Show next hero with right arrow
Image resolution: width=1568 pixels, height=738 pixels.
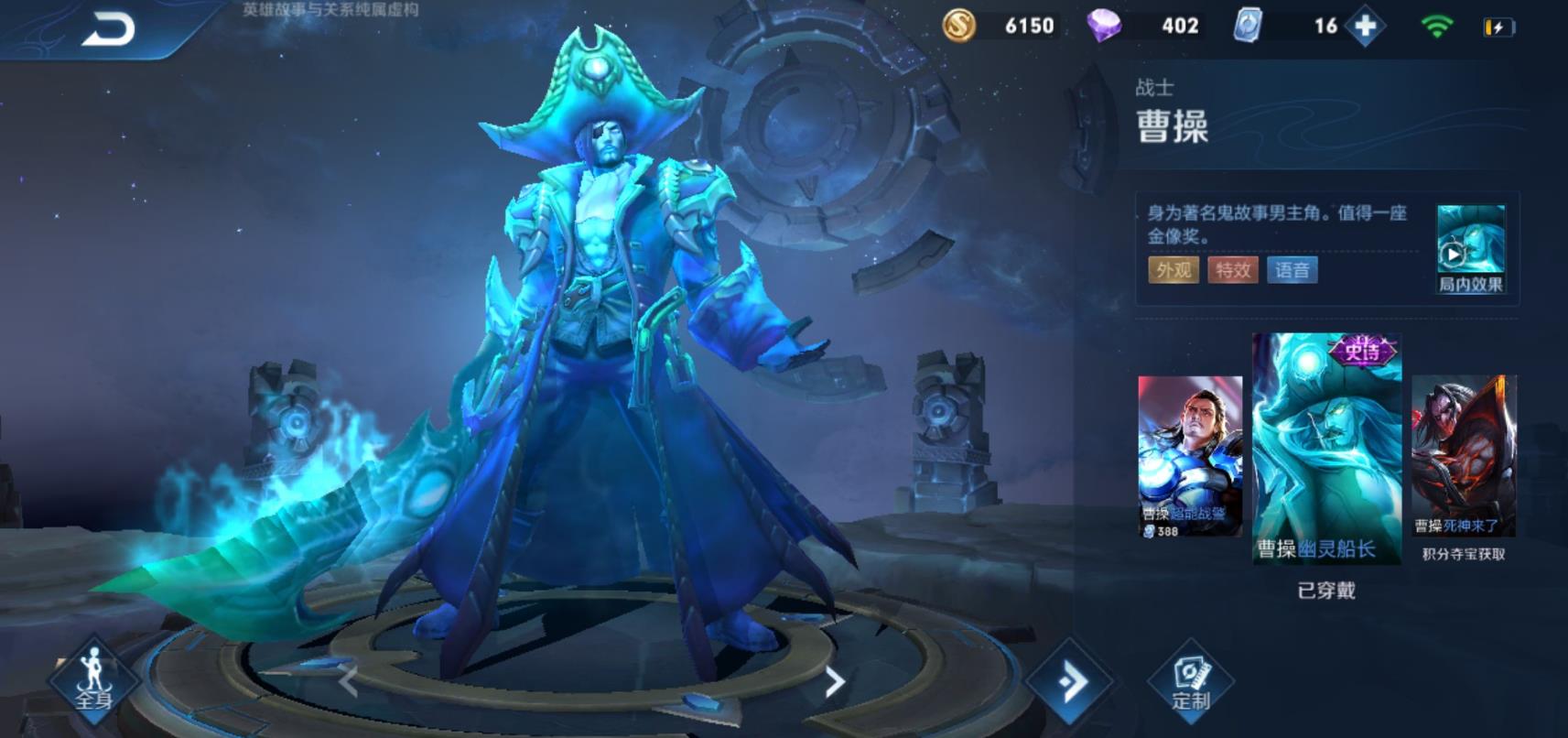(x=834, y=681)
